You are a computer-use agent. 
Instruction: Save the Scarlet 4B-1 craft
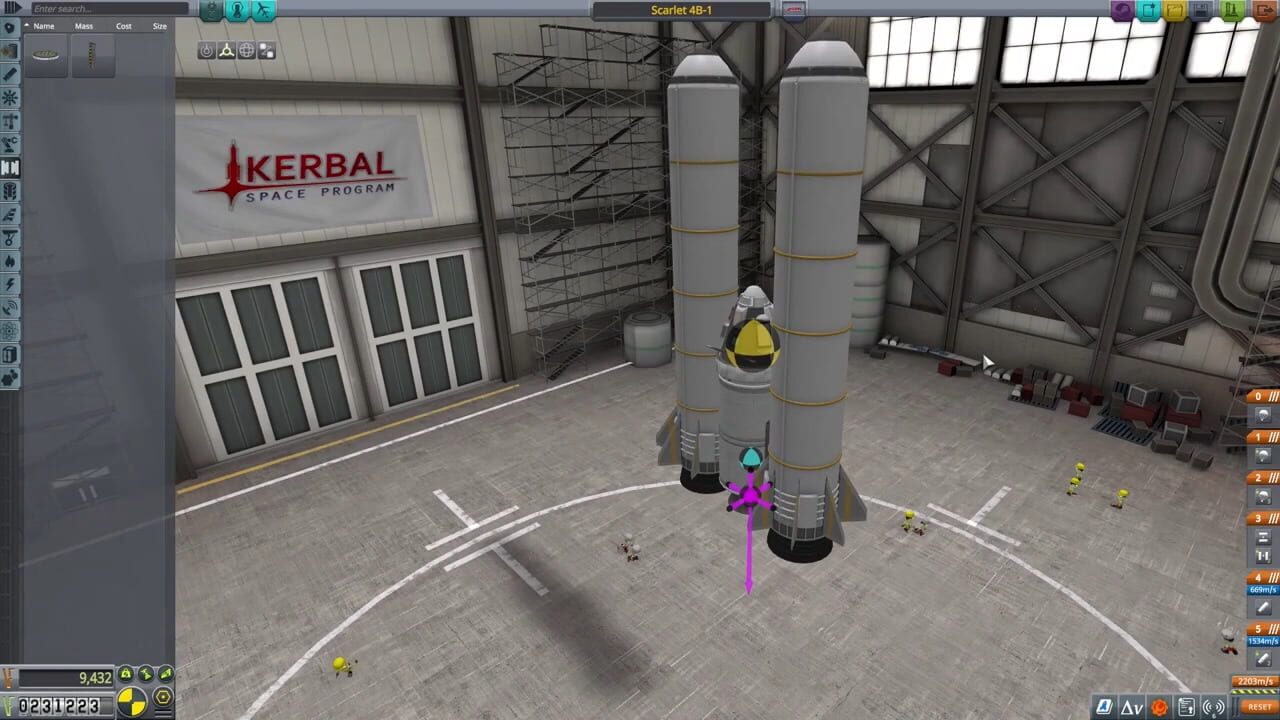click(x=1200, y=10)
